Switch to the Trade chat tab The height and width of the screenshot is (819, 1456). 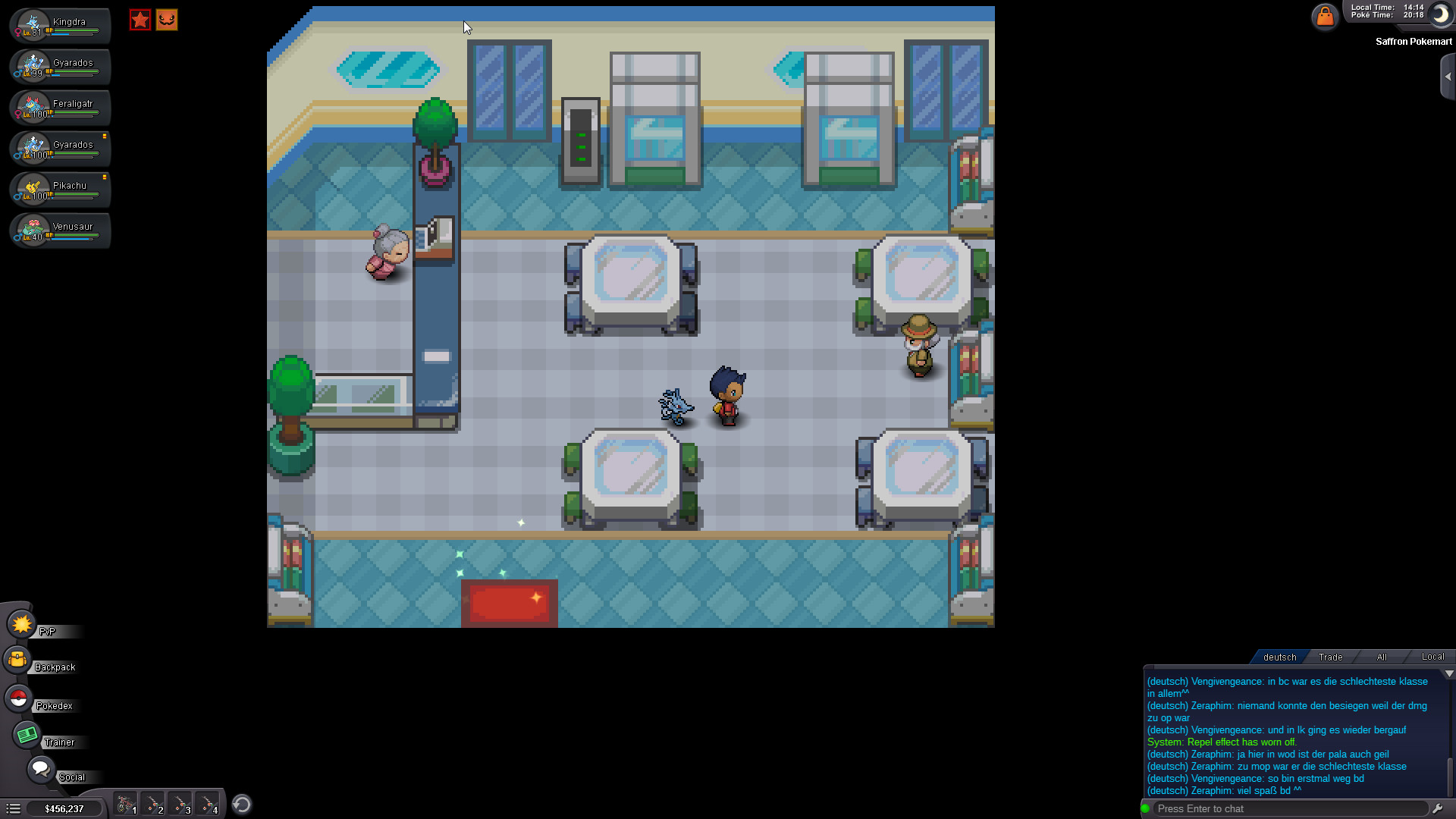pyautogui.click(x=1330, y=657)
